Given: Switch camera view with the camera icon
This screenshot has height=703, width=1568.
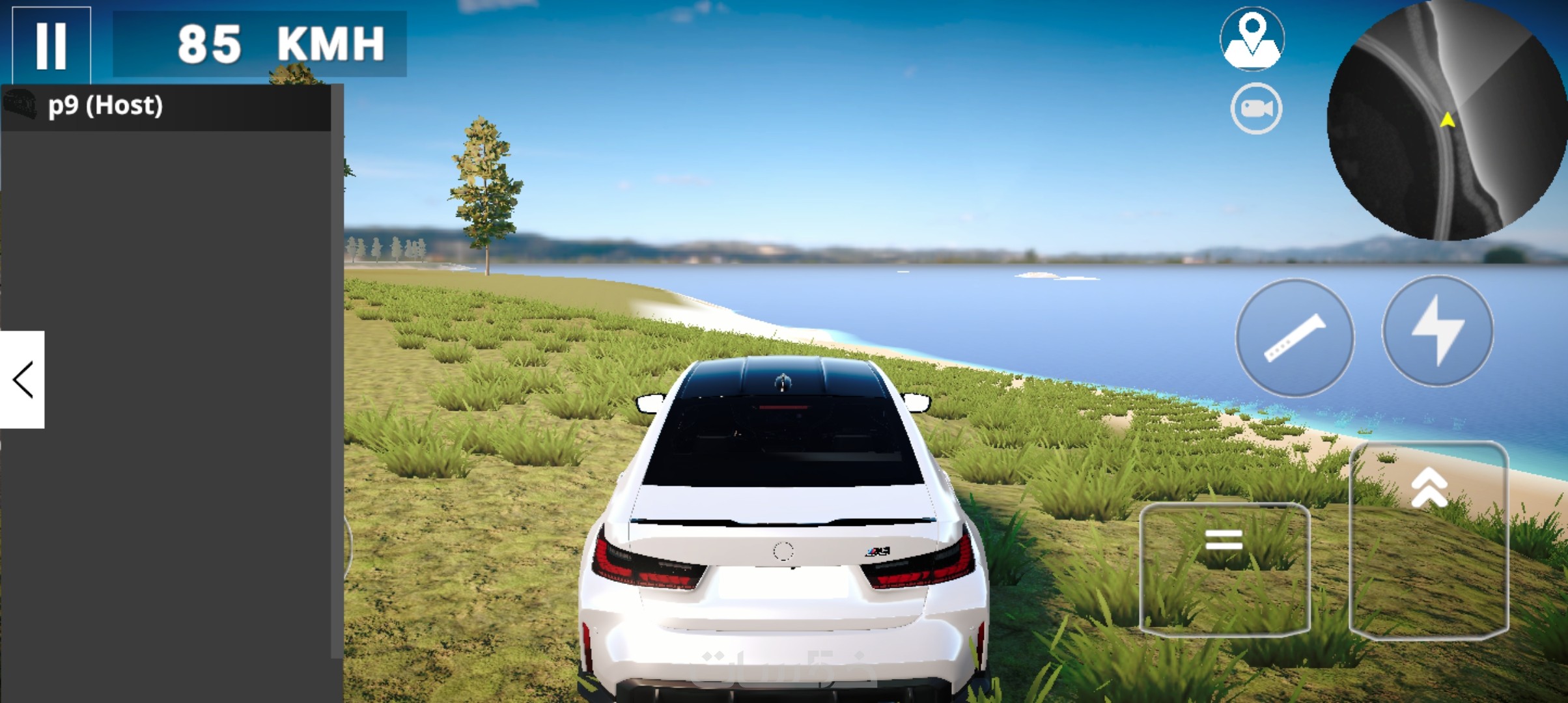Looking at the screenshot, I should [1256, 109].
